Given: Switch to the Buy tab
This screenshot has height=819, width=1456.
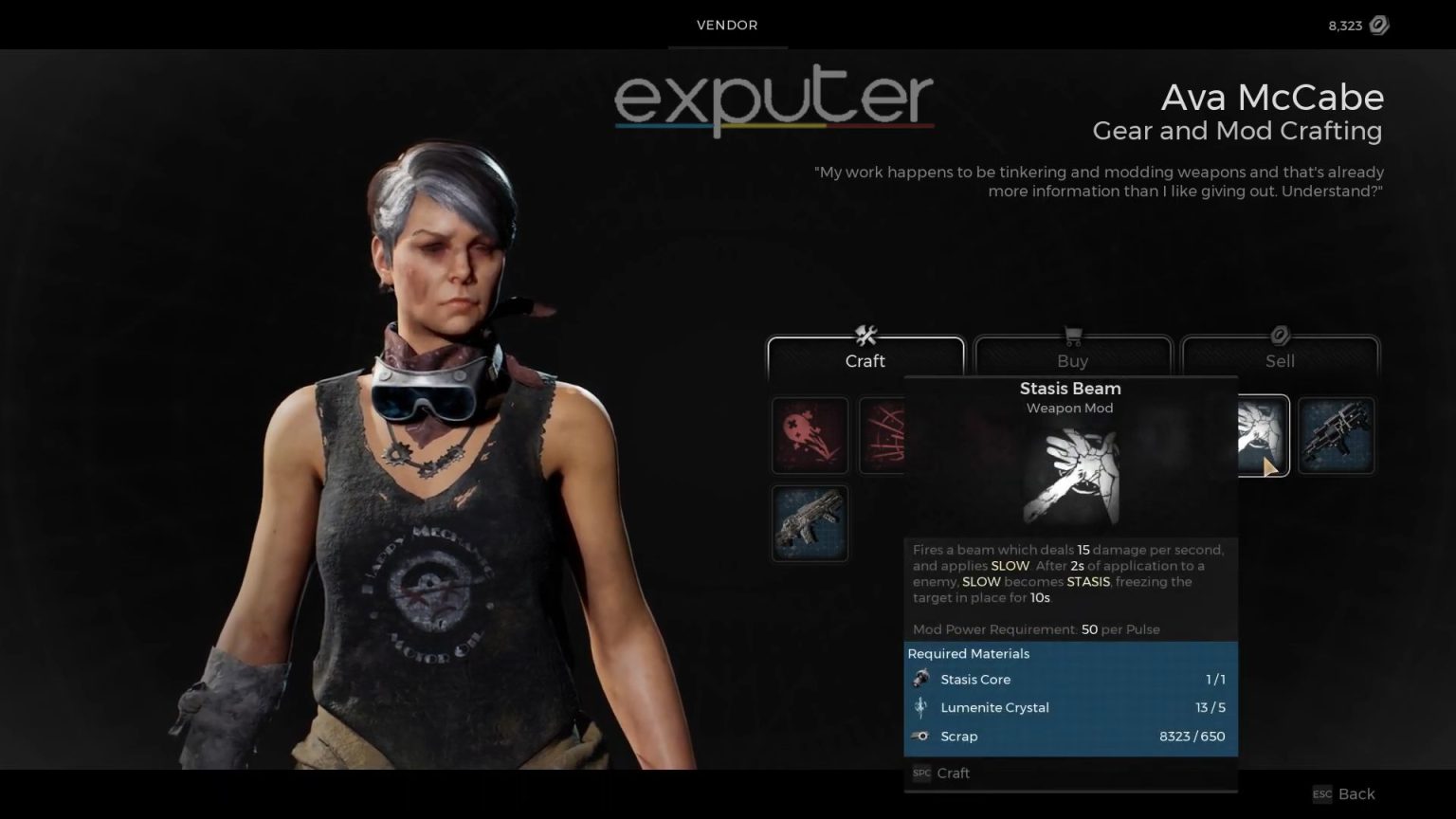Looking at the screenshot, I should pos(1072,361).
